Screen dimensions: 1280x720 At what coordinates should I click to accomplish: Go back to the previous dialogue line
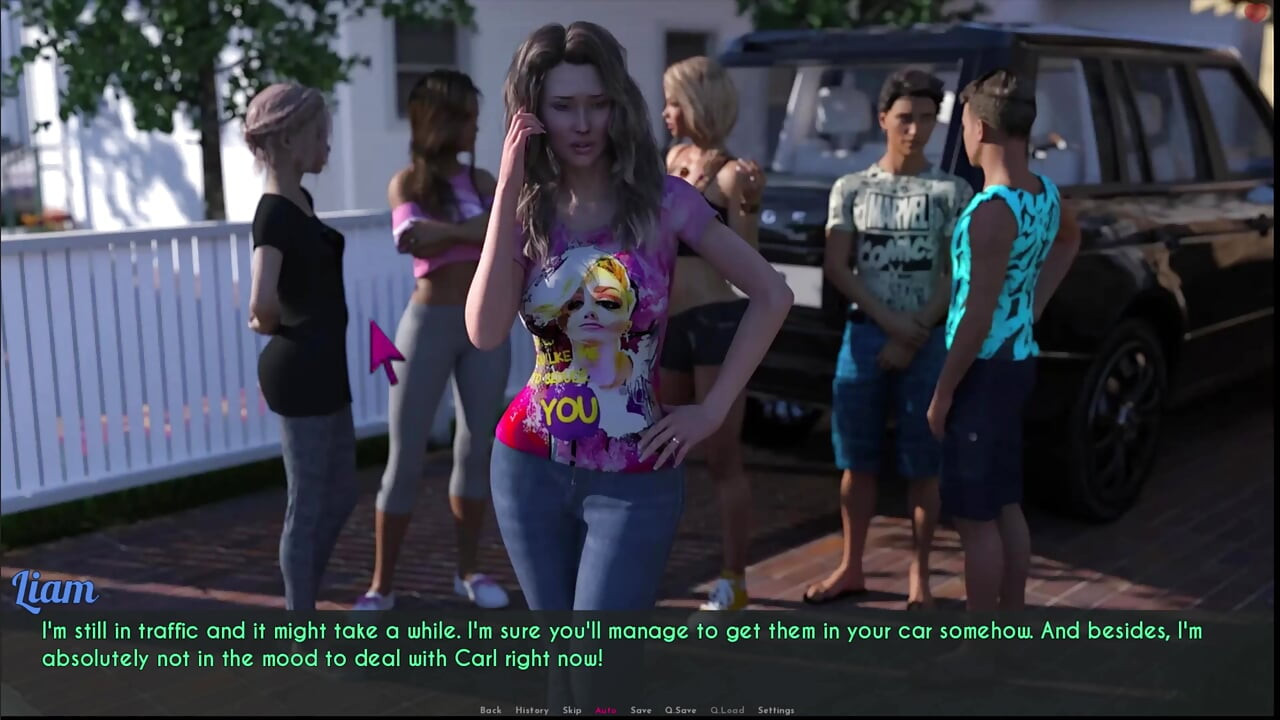490,710
